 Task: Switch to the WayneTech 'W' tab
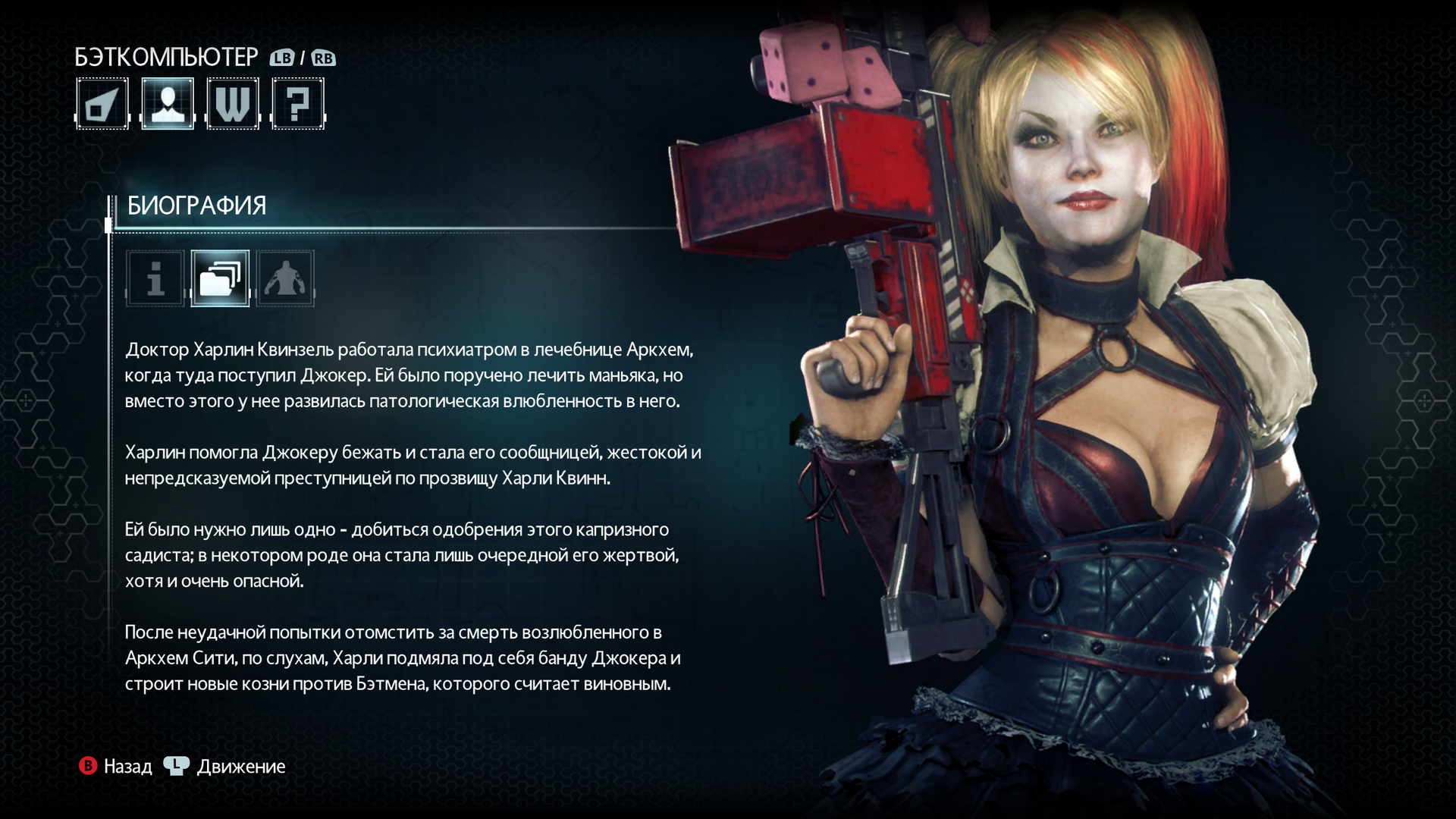(x=233, y=104)
